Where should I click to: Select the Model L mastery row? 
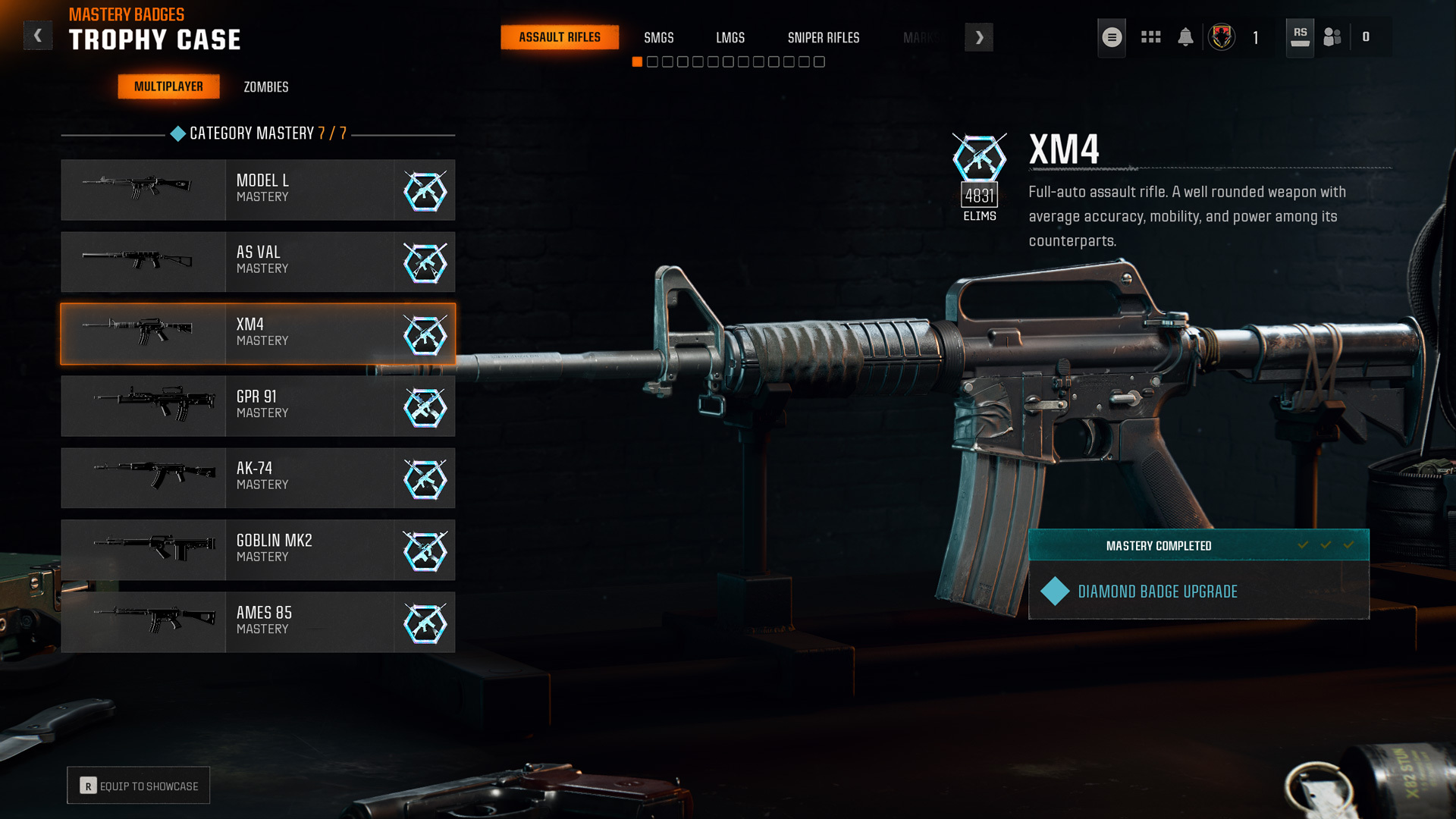258,190
